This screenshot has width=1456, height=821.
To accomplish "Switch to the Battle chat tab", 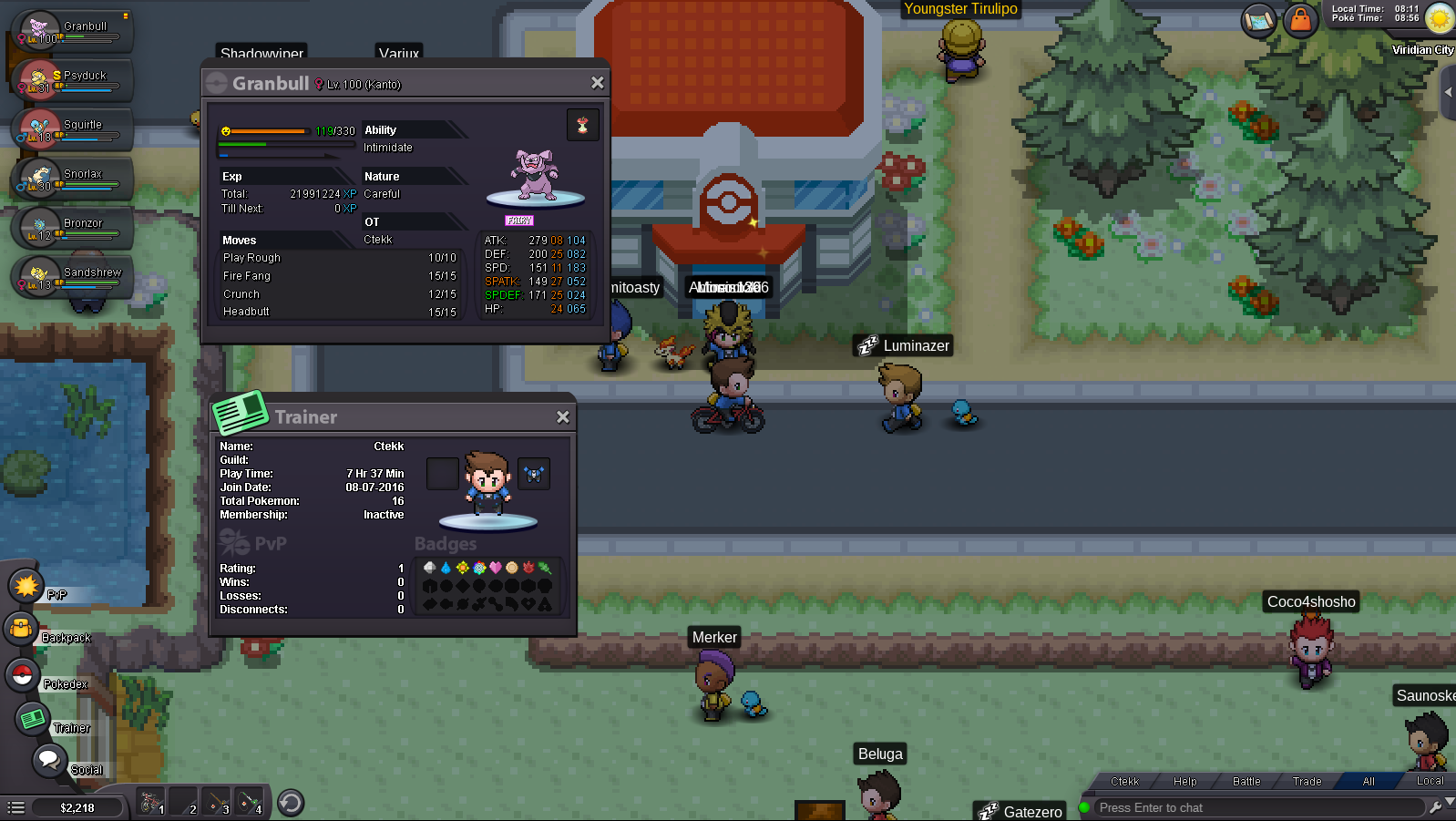I will coord(1246,781).
